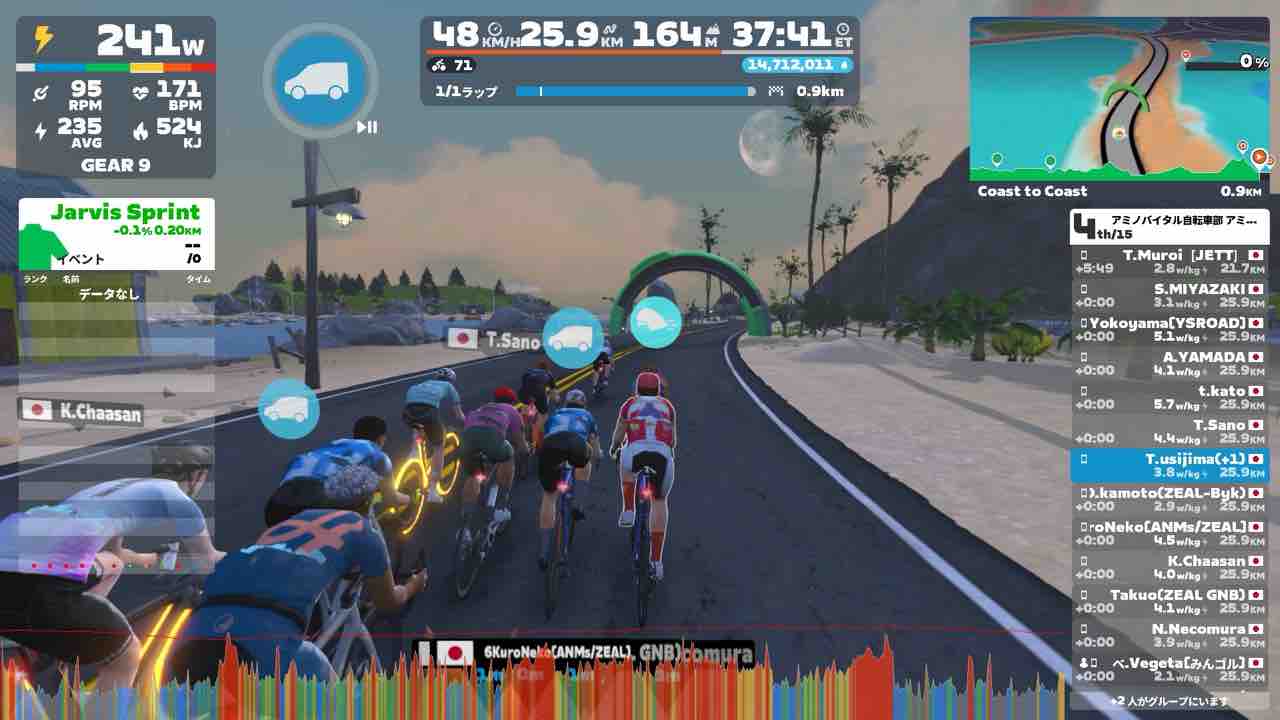This screenshot has width=1280, height=720.
Task: Pick t.kato from the nearby riders
Action: (x=1169, y=398)
